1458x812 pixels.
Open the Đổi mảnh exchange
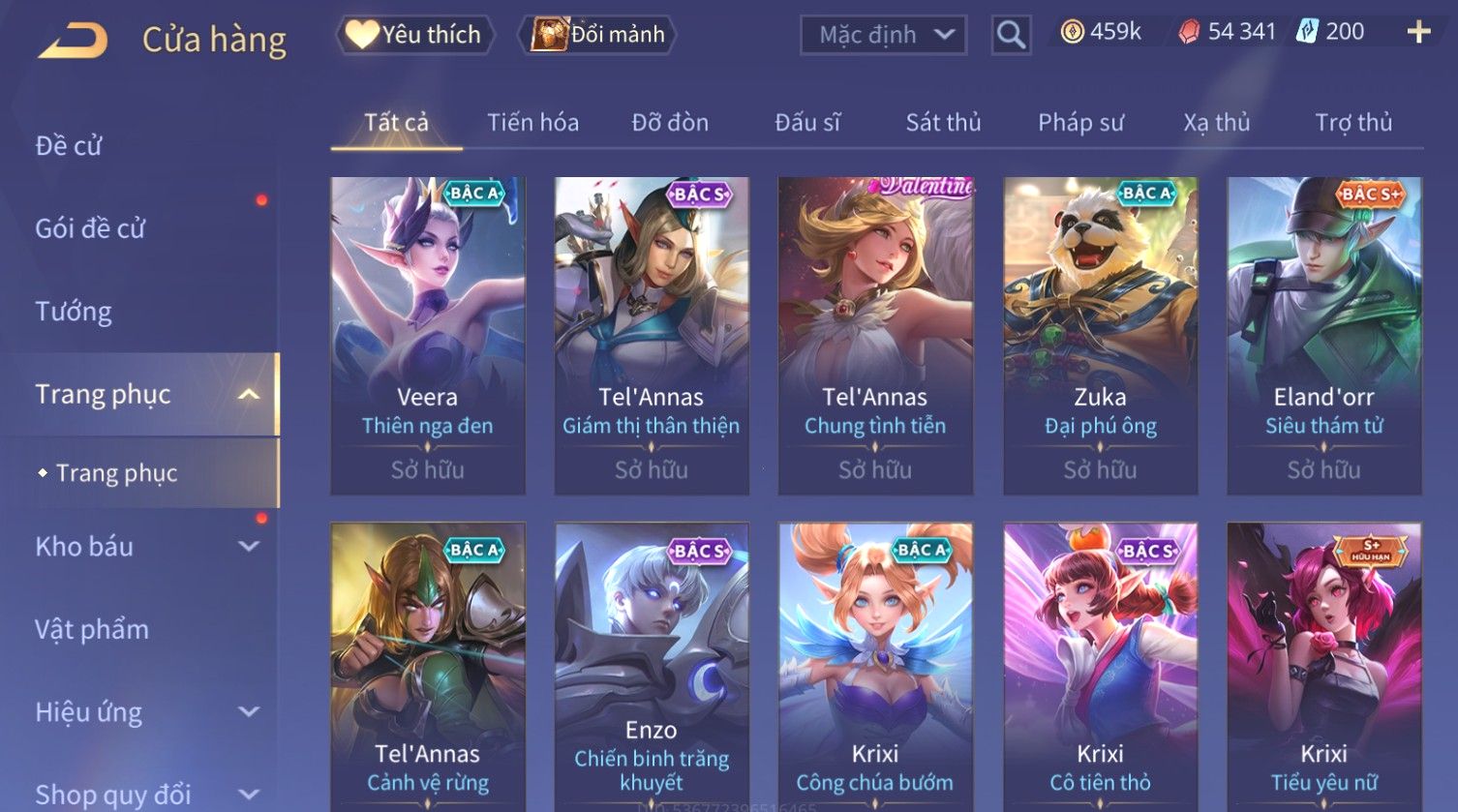[598, 35]
